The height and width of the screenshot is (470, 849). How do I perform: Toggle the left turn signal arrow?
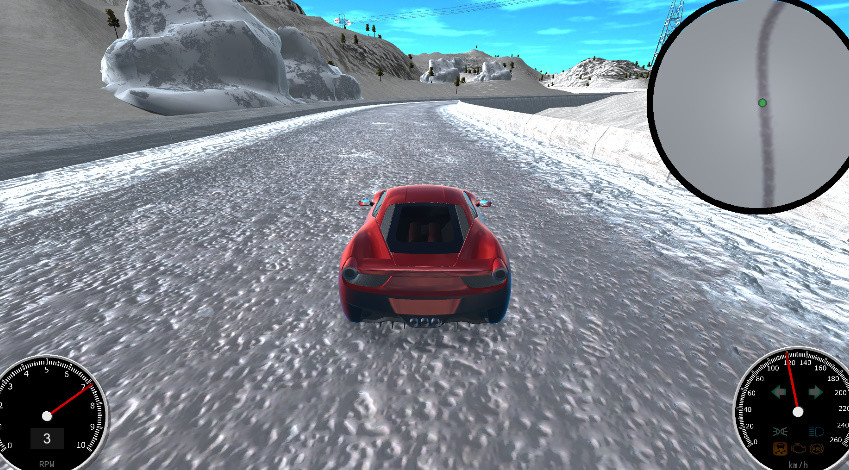pyautogui.click(x=779, y=392)
